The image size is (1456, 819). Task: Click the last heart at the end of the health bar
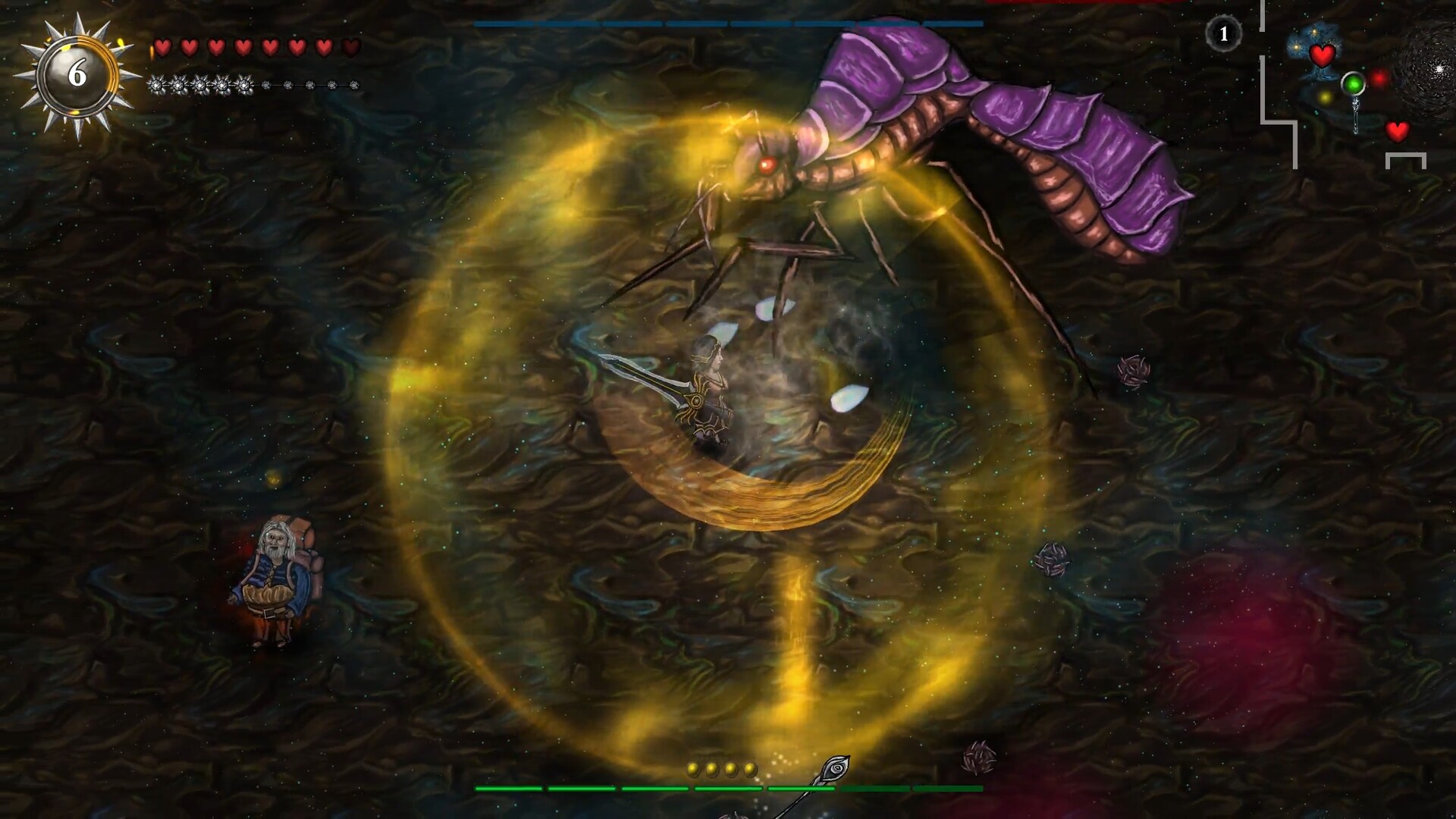pos(350,47)
